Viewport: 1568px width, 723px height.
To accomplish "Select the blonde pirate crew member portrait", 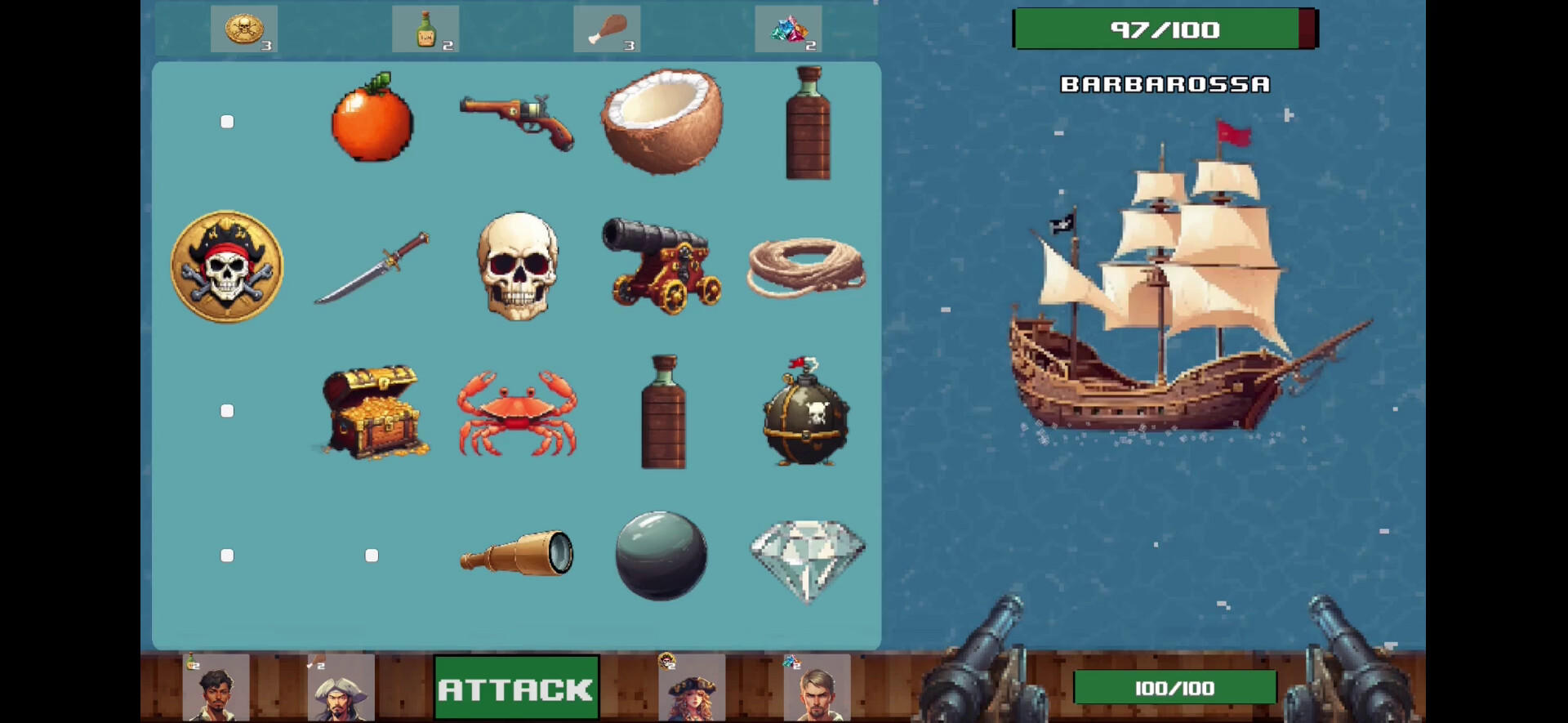I will [690, 690].
